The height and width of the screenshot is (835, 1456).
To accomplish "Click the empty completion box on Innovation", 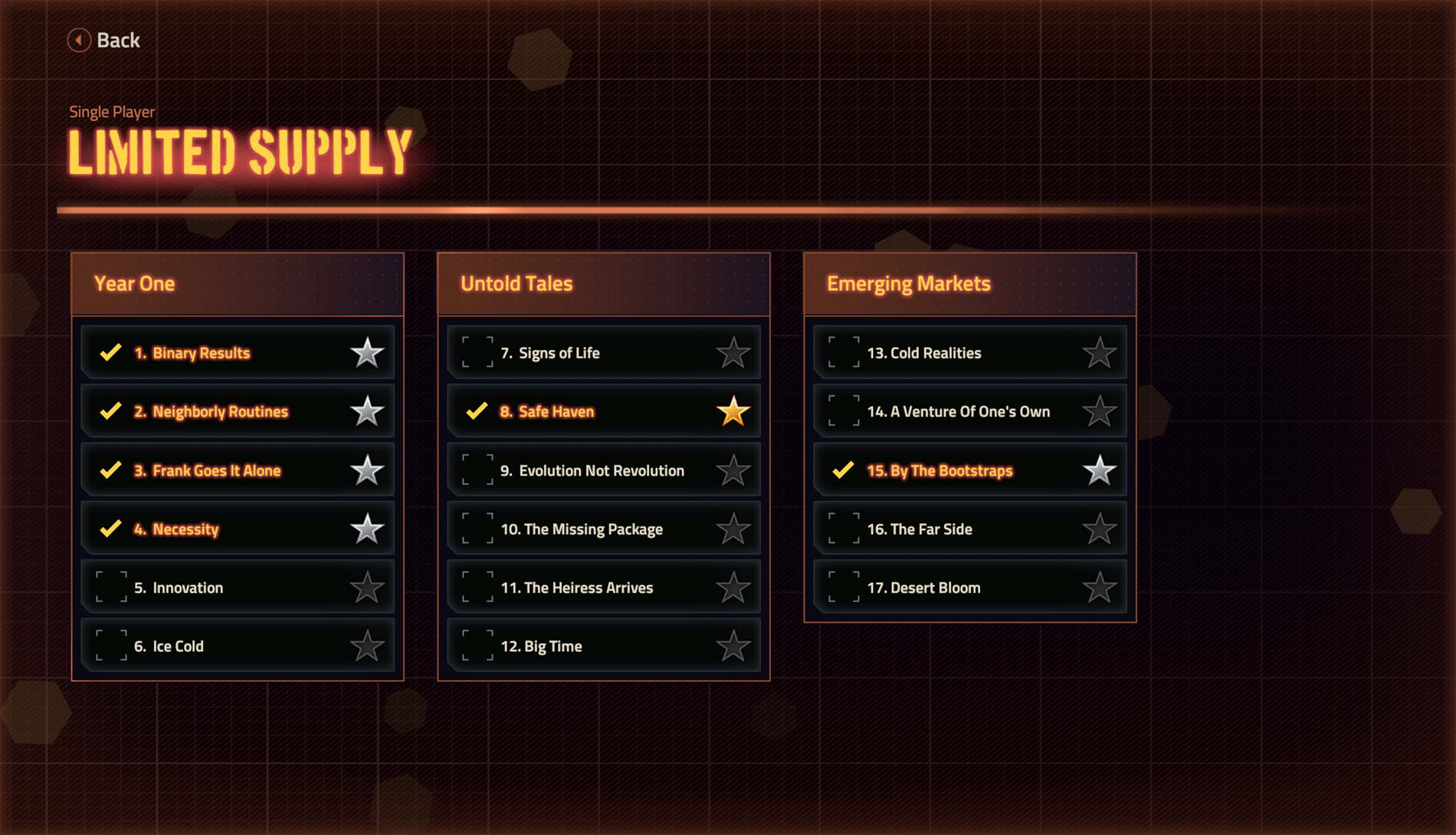I will click(109, 588).
